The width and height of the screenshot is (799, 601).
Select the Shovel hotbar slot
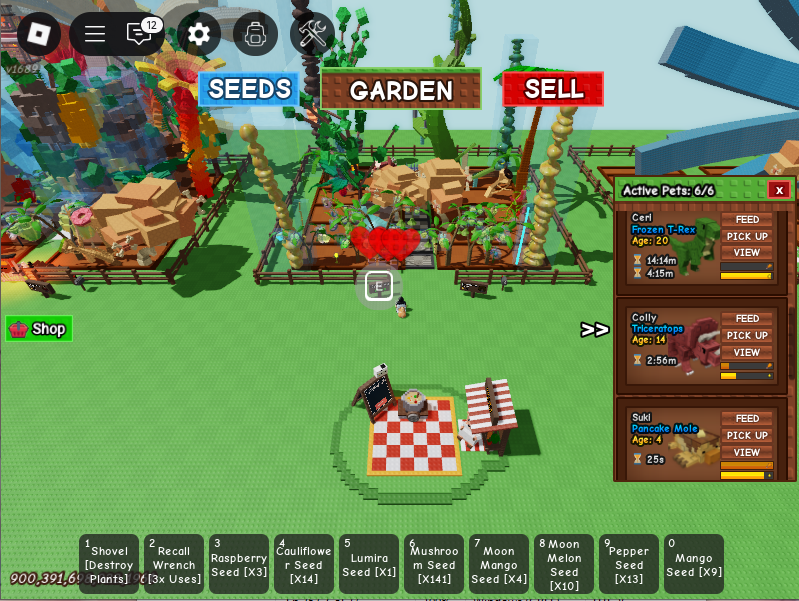[109, 564]
